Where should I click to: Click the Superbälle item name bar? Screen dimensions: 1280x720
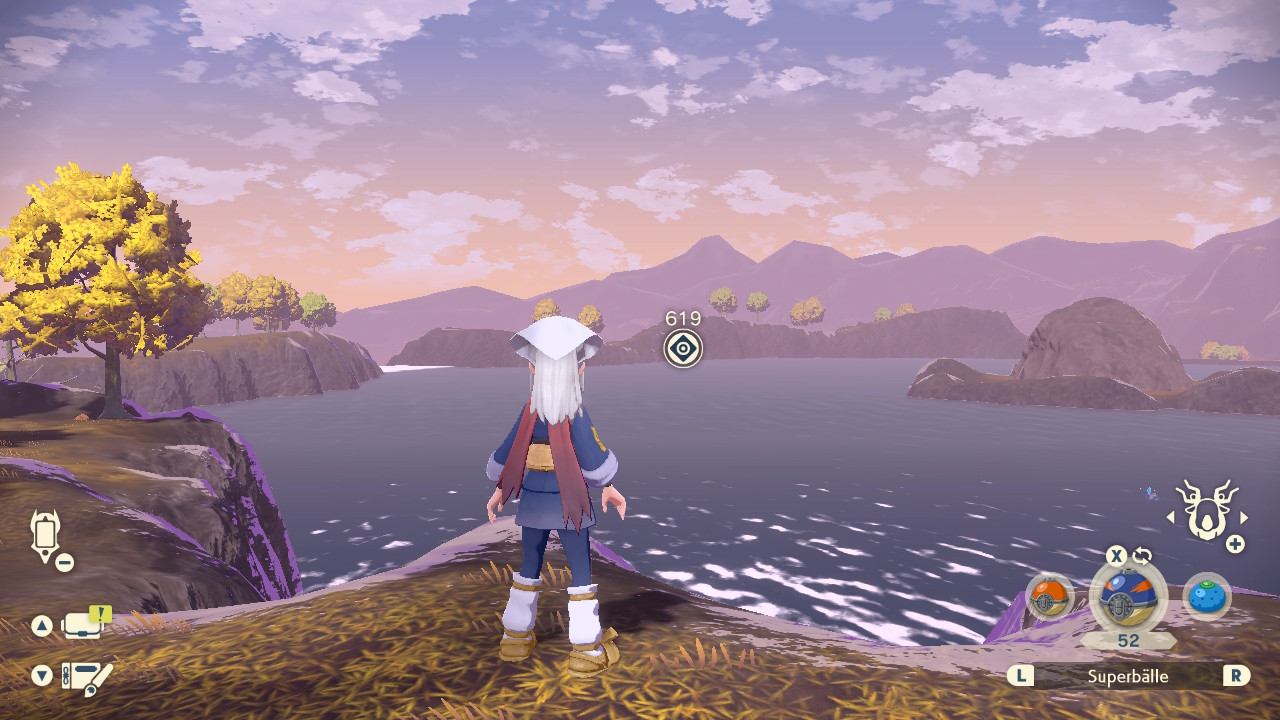(x=1128, y=676)
